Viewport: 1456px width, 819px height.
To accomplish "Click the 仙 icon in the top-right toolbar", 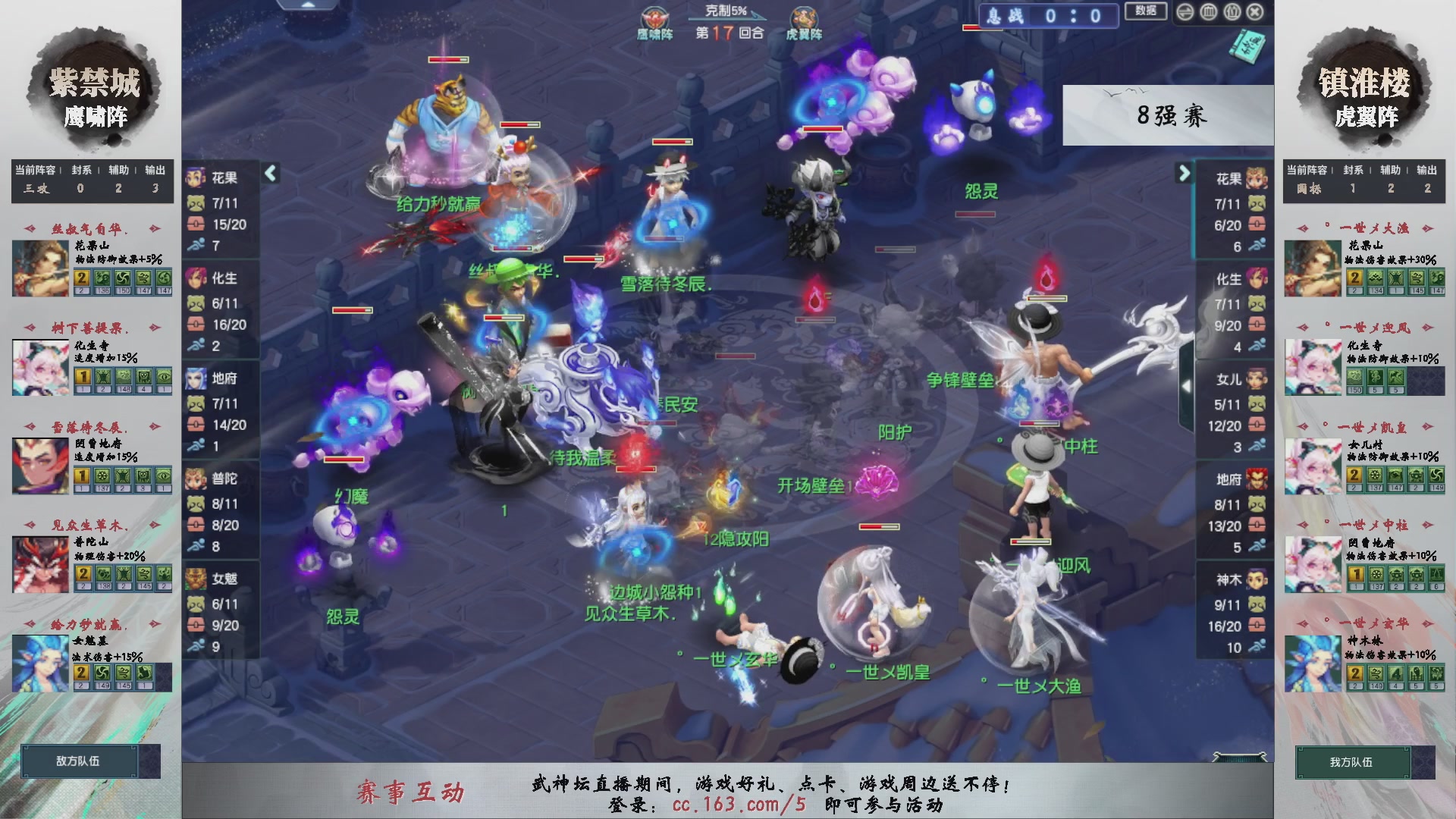I will [1232, 12].
